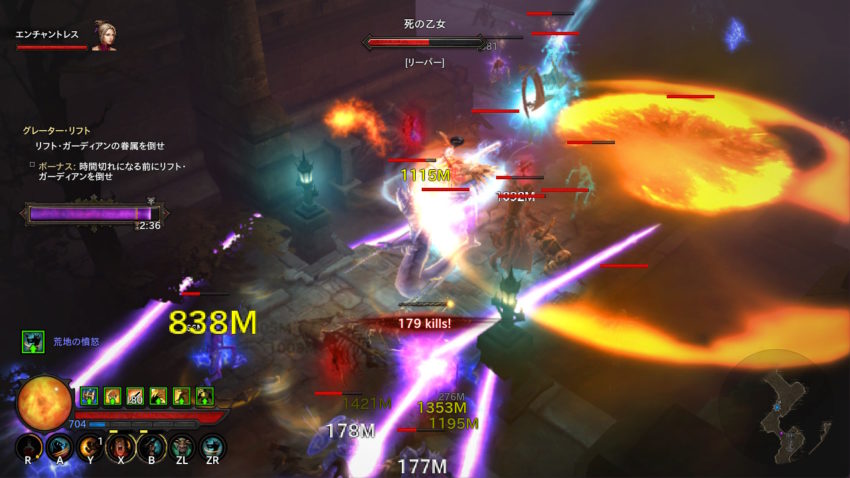Activate the screaming red face skill
Viewport: 850px width, 478px height.
(x=120, y=445)
